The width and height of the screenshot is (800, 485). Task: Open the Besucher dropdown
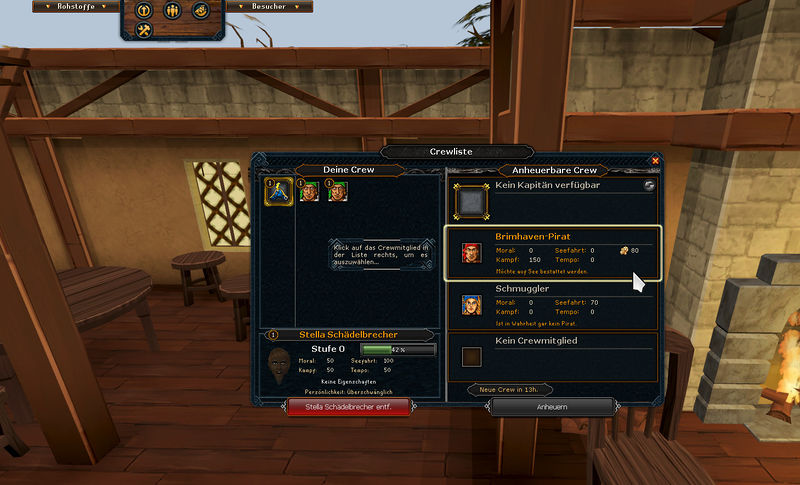[268, 7]
